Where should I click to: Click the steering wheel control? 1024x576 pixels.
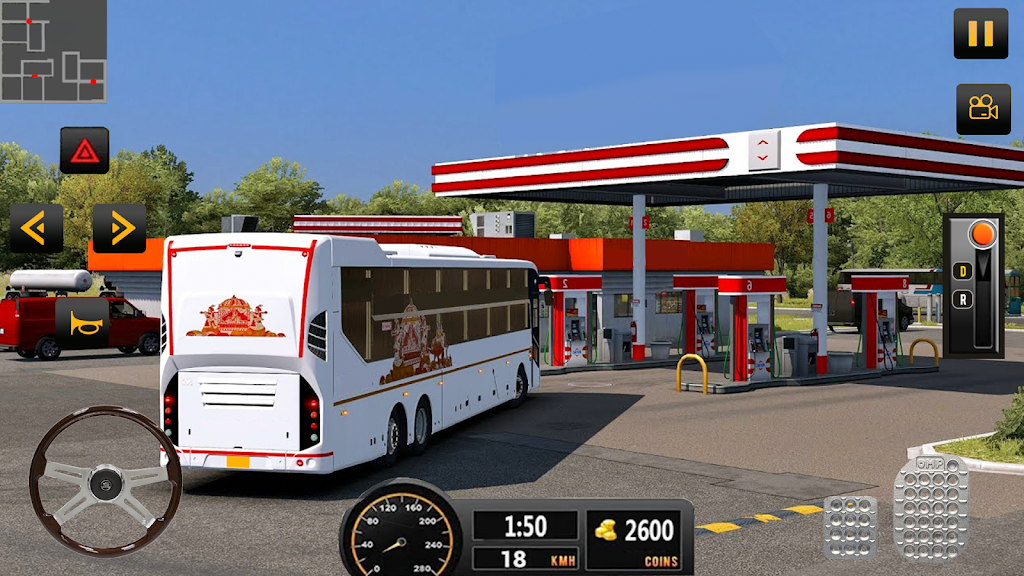pyautogui.click(x=105, y=480)
